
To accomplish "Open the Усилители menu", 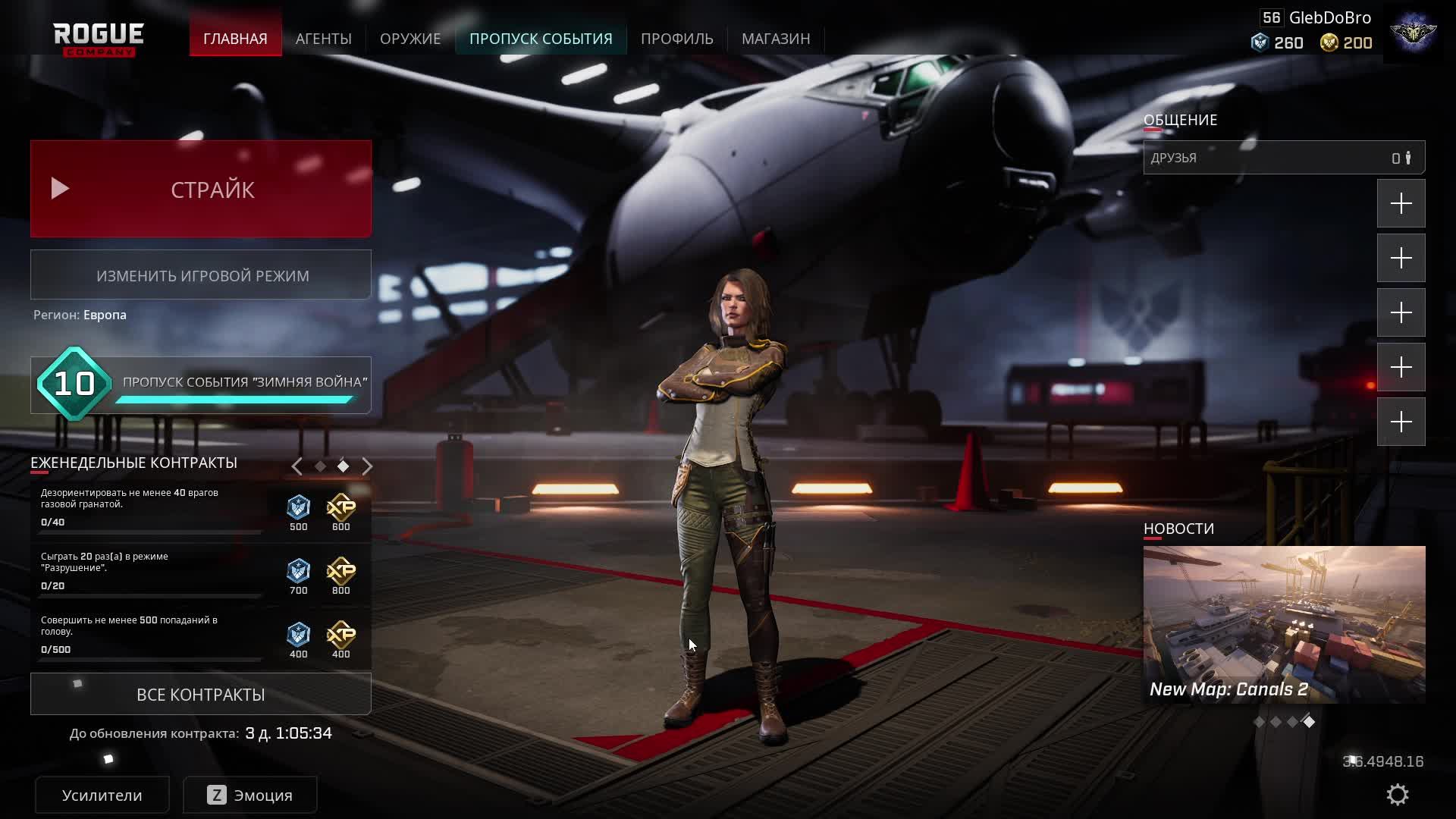I will pyautogui.click(x=102, y=795).
